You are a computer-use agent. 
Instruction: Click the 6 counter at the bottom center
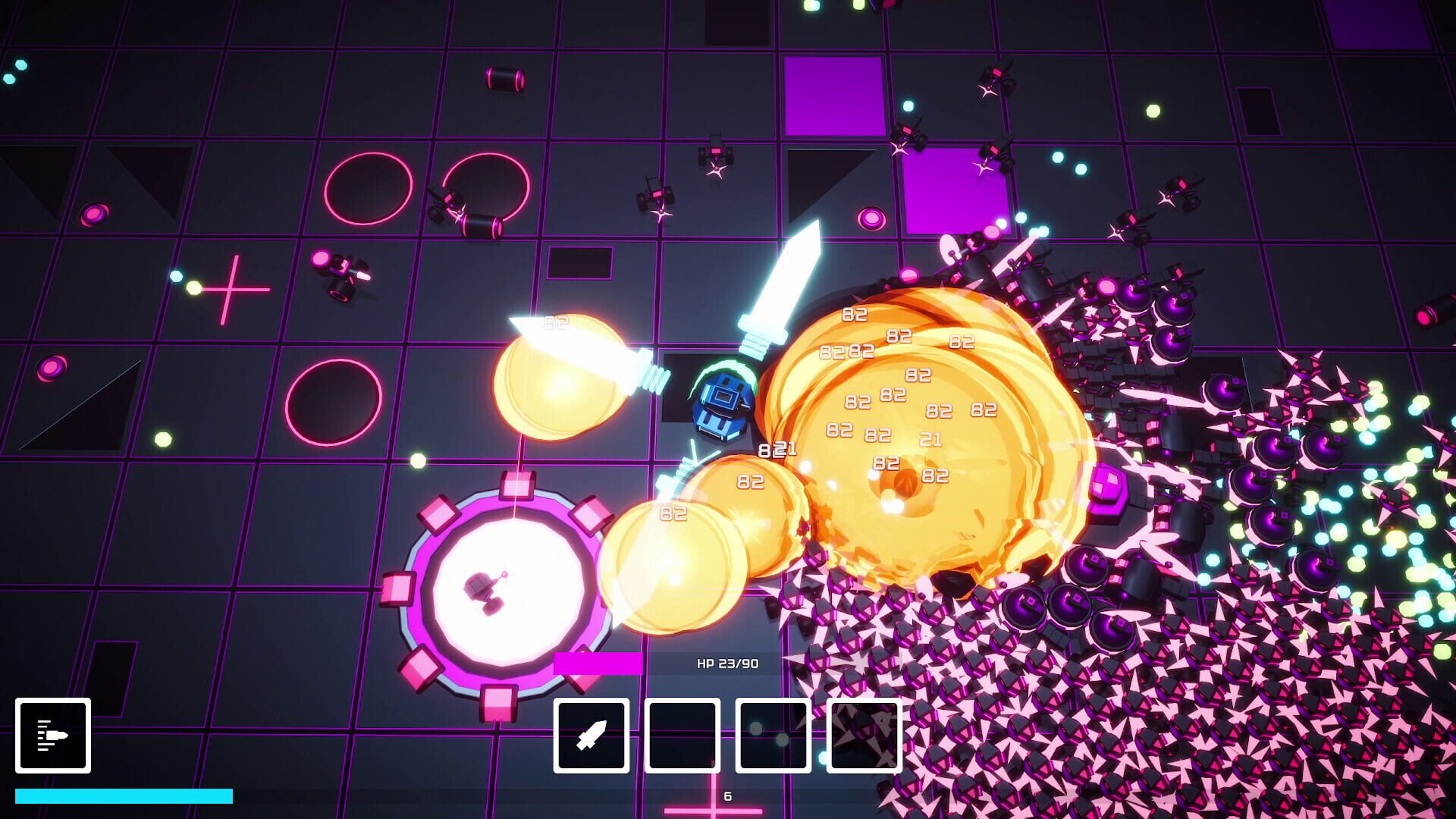coord(726,797)
